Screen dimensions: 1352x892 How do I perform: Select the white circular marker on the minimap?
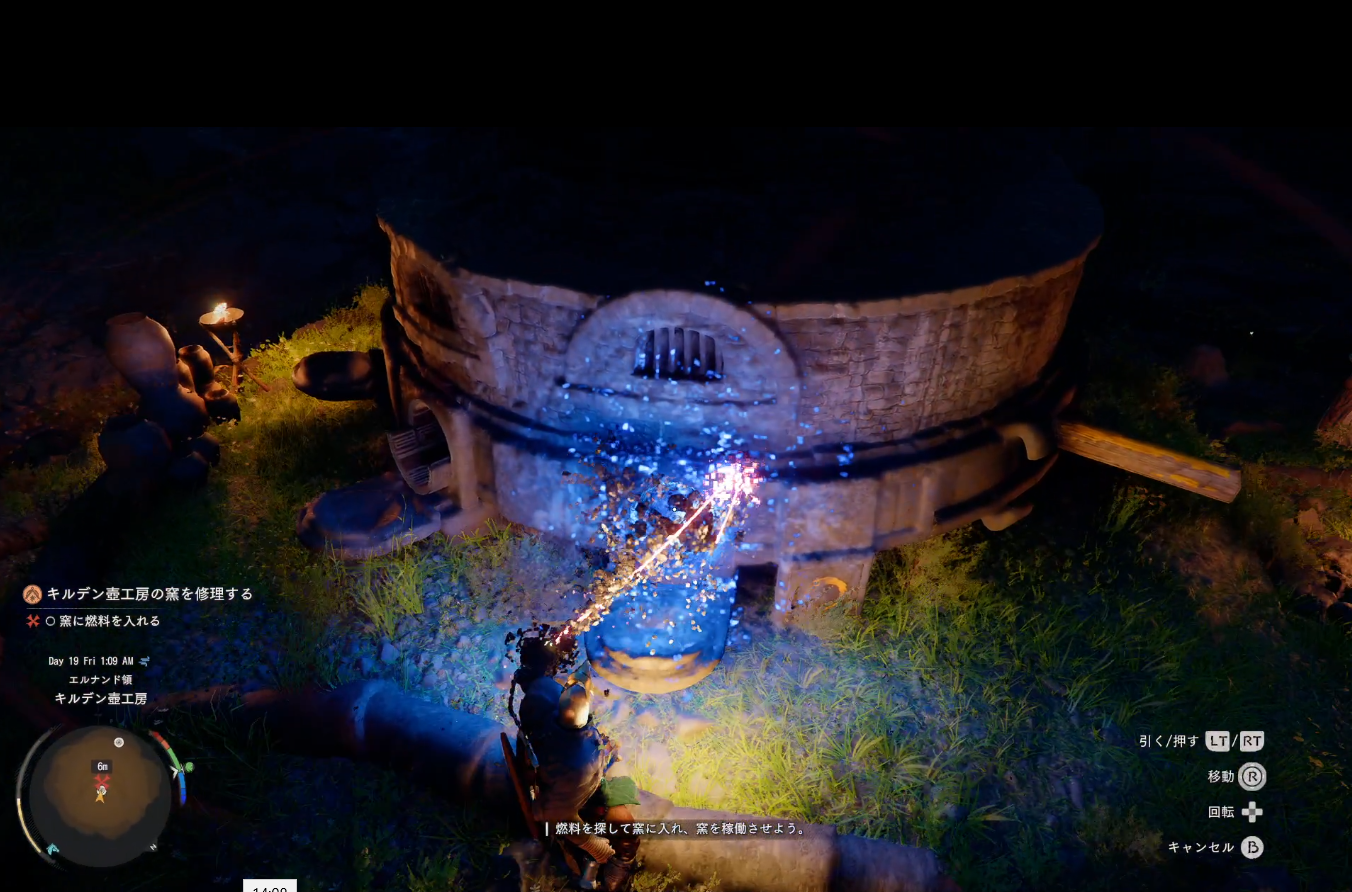click(119, 742)
